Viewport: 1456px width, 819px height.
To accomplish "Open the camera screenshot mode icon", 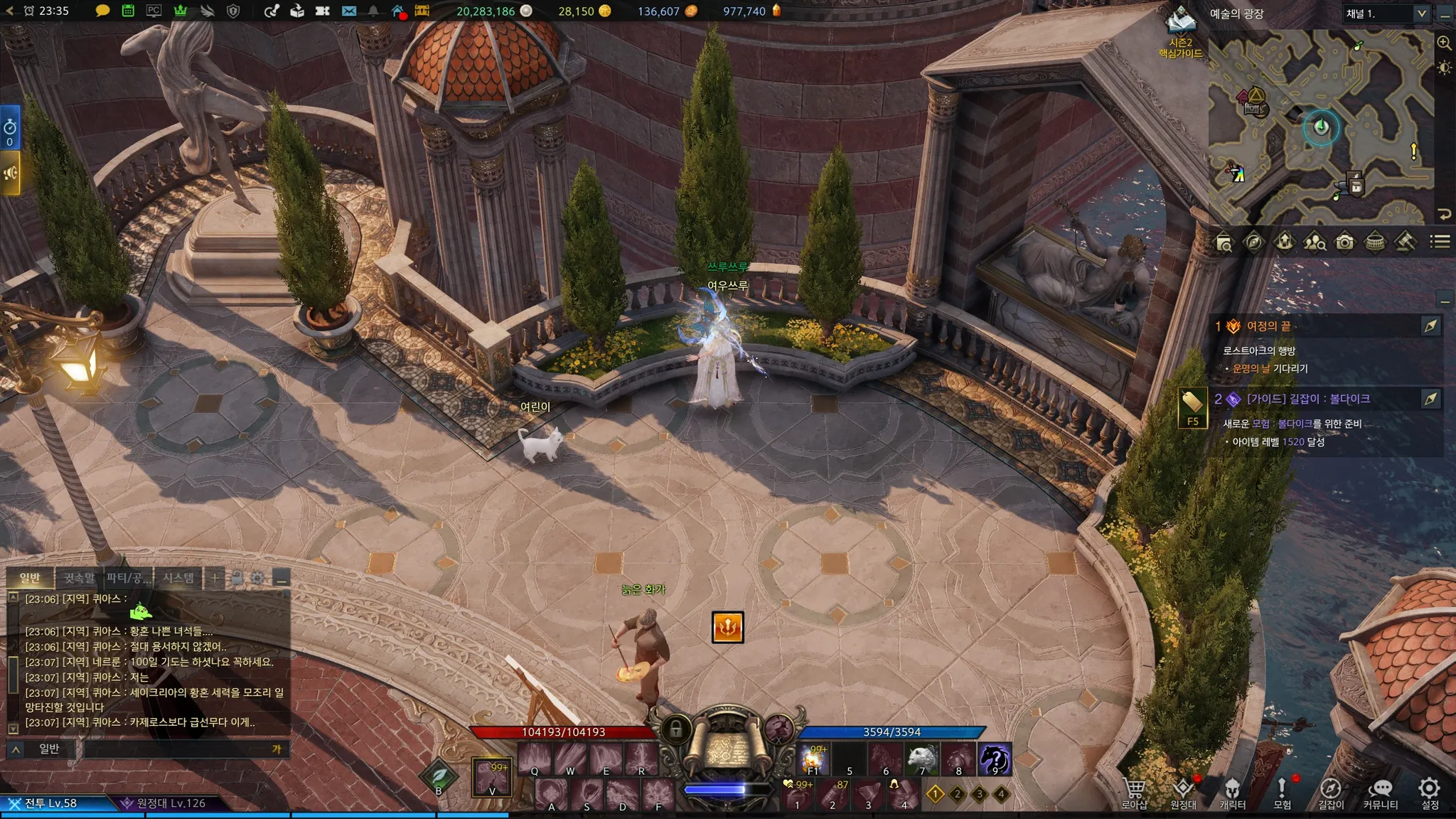I will 1344,242.
